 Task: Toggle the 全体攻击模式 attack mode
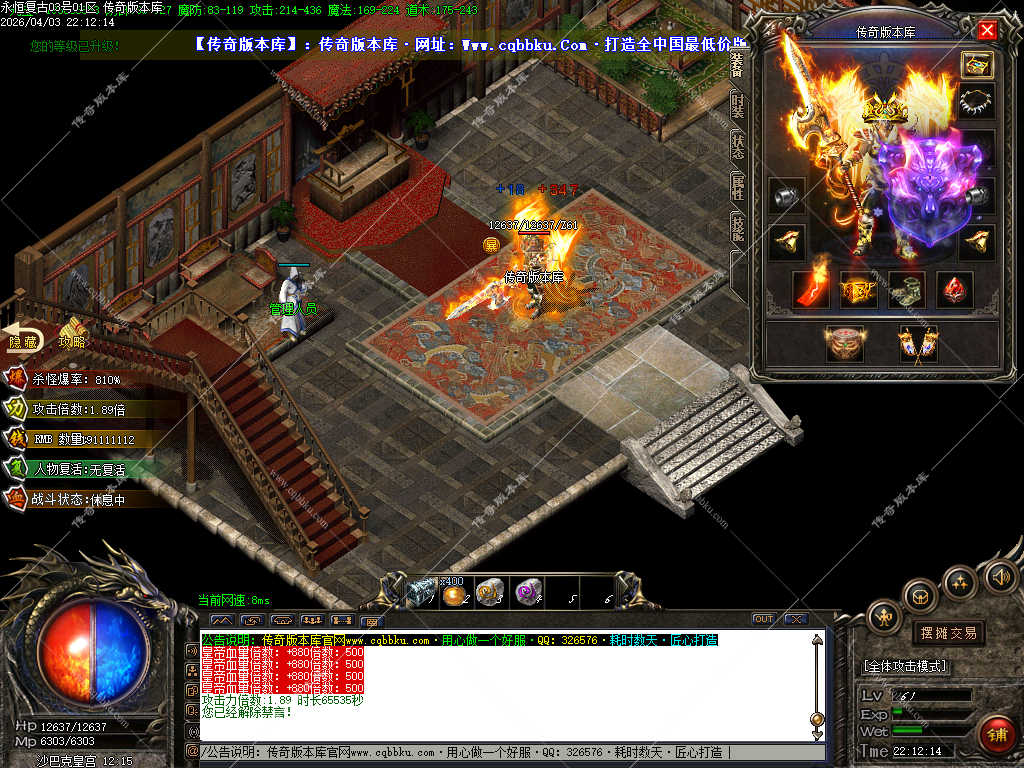click(x=905, y=666)
